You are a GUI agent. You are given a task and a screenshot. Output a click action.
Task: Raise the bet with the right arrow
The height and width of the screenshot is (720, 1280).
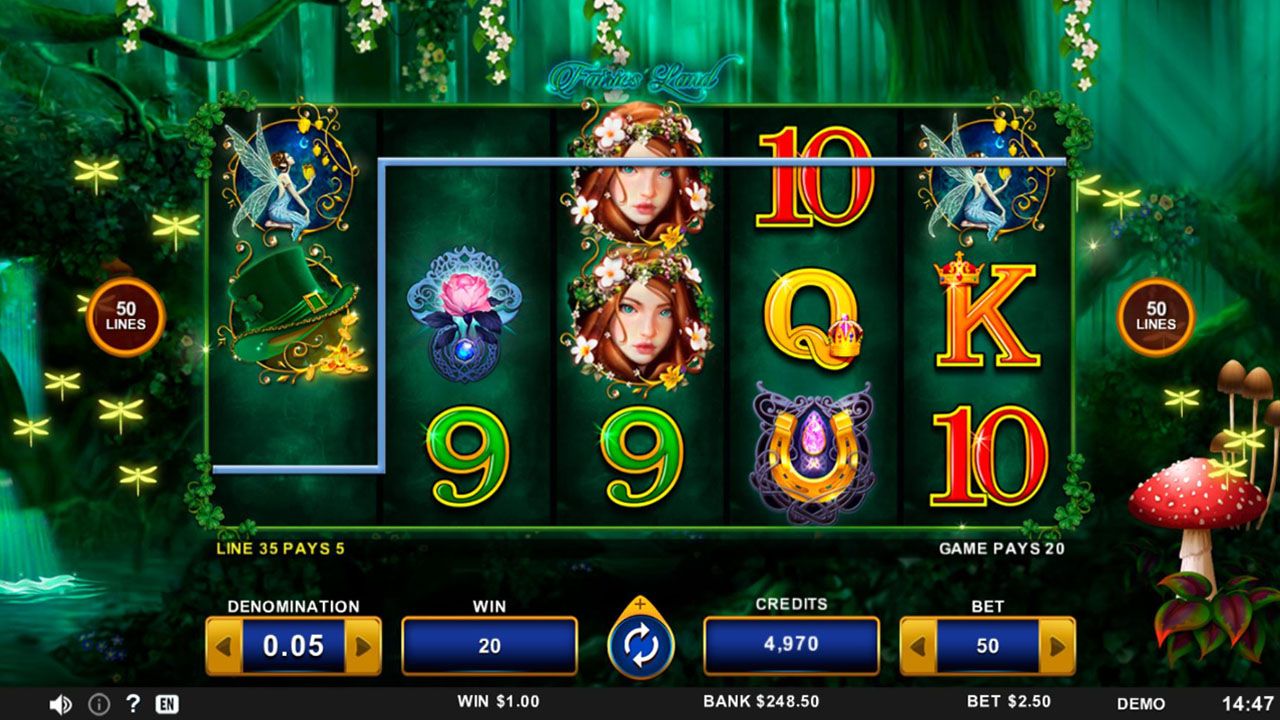[1057, 646]
